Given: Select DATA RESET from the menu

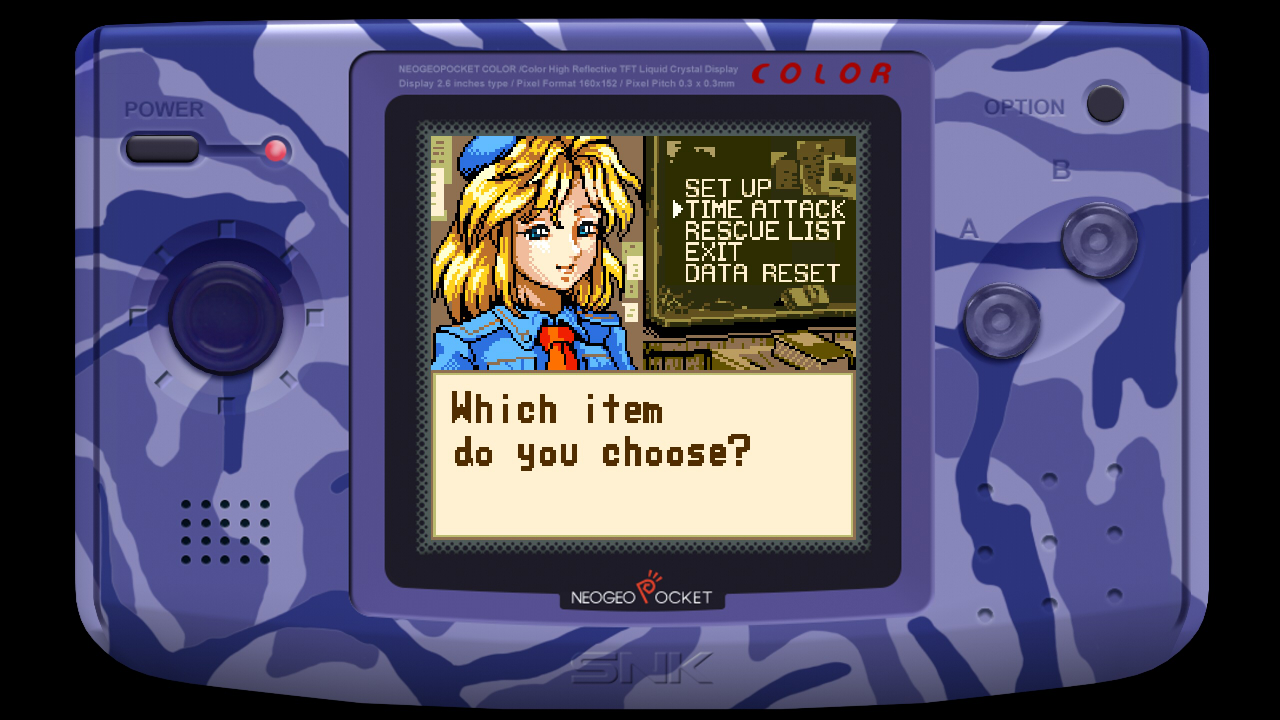Looking at the screenshot, I should pos(762,272).
